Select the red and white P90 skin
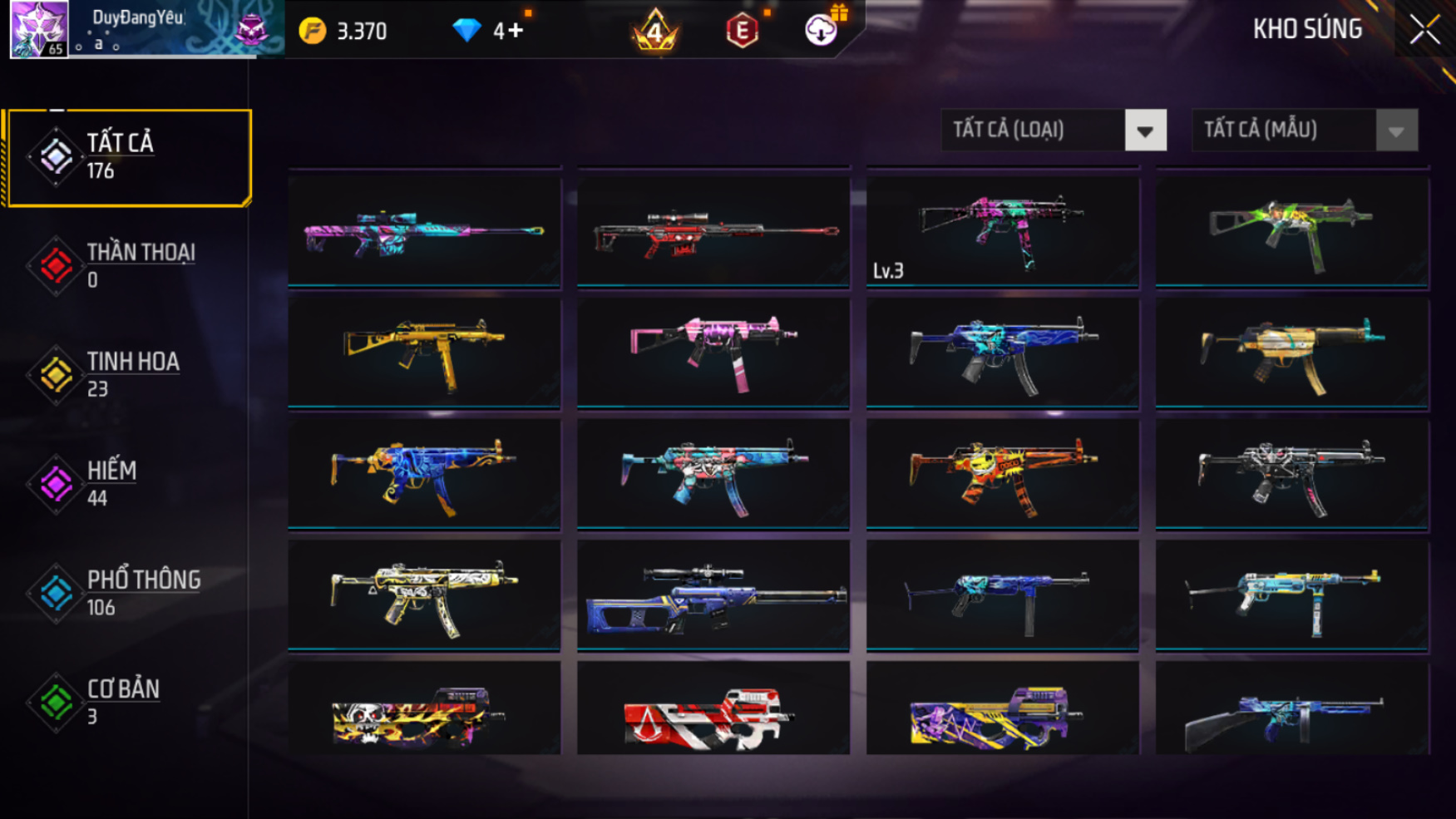 713,711
